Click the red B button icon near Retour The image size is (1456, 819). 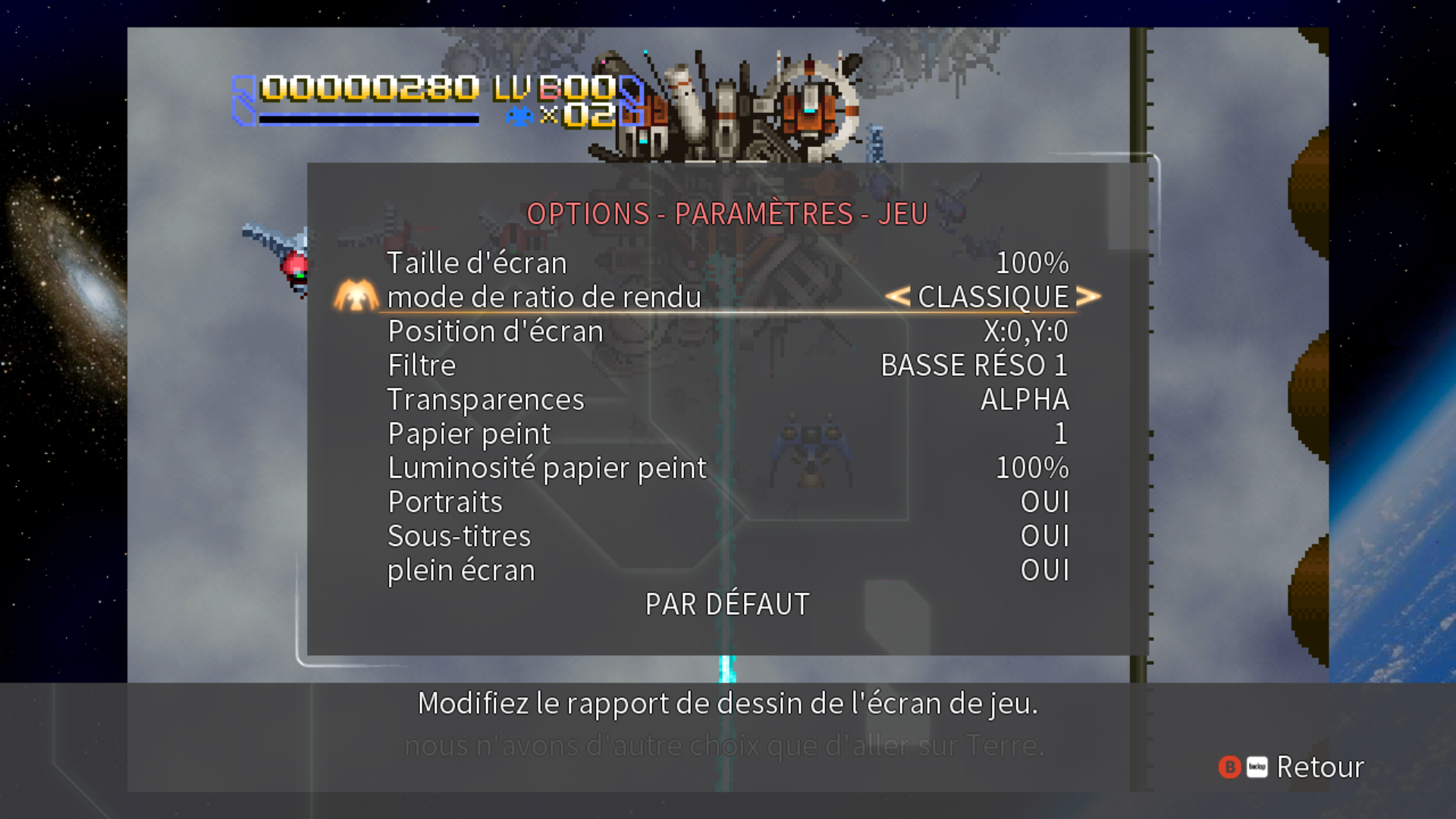[x=1230, y=768]
